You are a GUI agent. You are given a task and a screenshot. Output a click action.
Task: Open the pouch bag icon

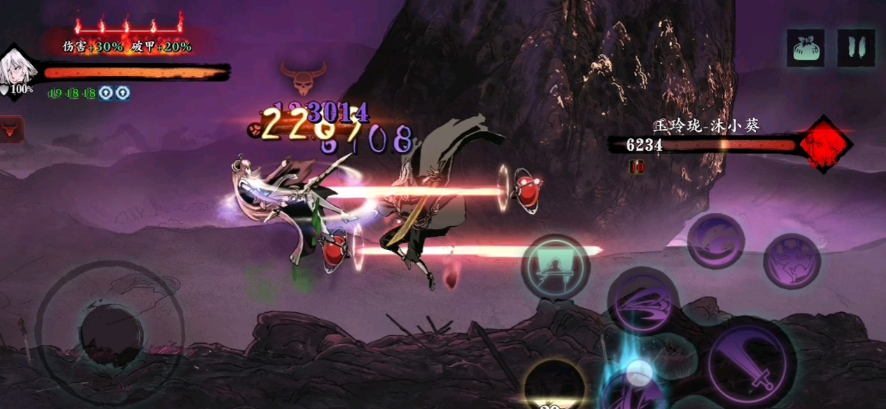(805, 47)
